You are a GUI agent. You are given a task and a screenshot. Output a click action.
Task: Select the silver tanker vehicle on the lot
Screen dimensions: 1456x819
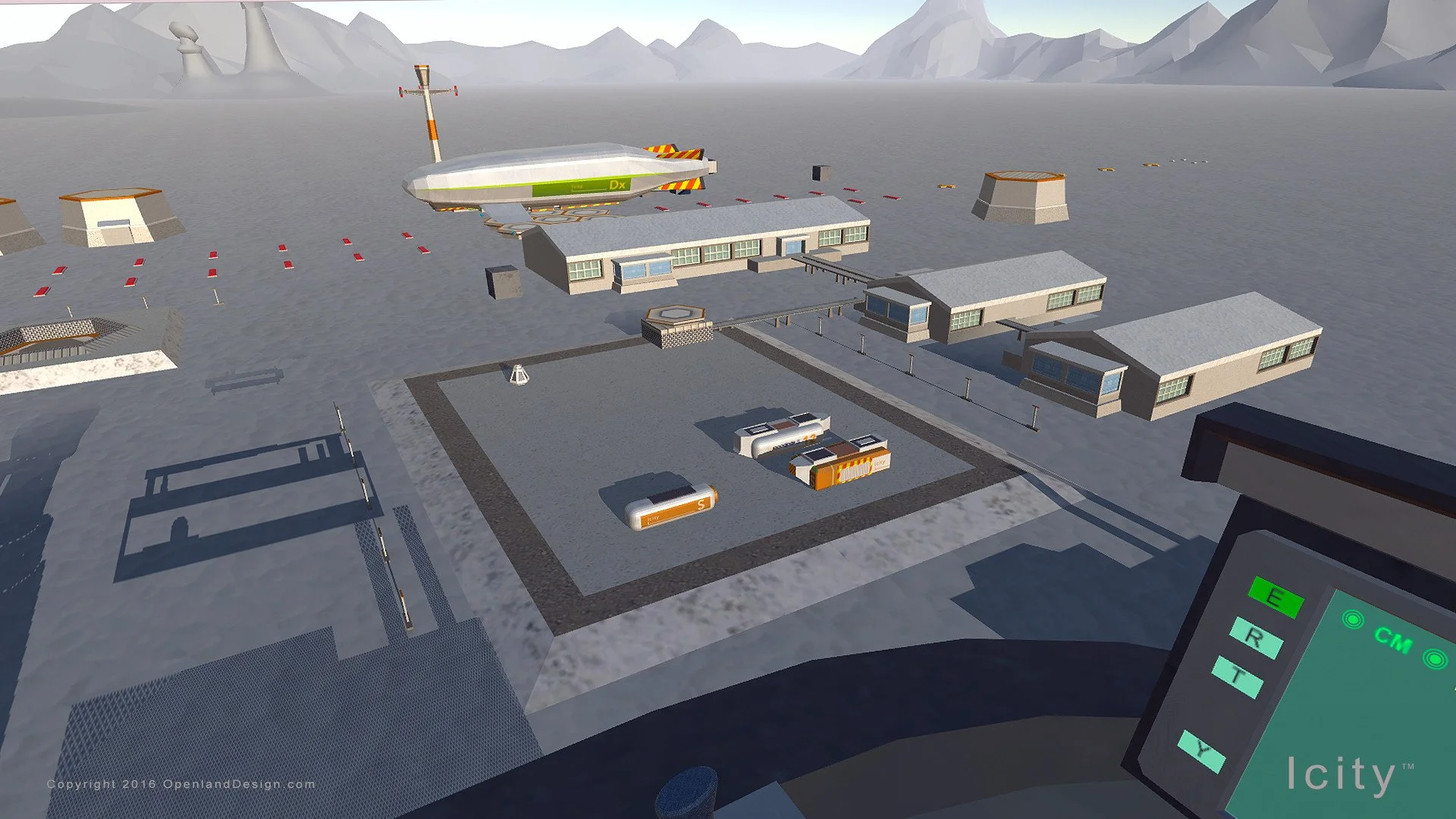tap(781, 436)
